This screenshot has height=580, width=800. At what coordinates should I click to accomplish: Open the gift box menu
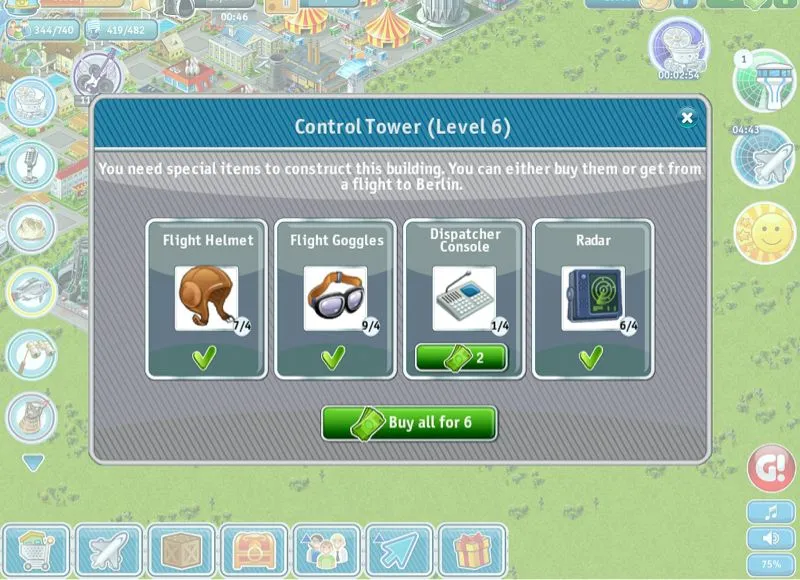pyautogui.click(x=471, y=551)
